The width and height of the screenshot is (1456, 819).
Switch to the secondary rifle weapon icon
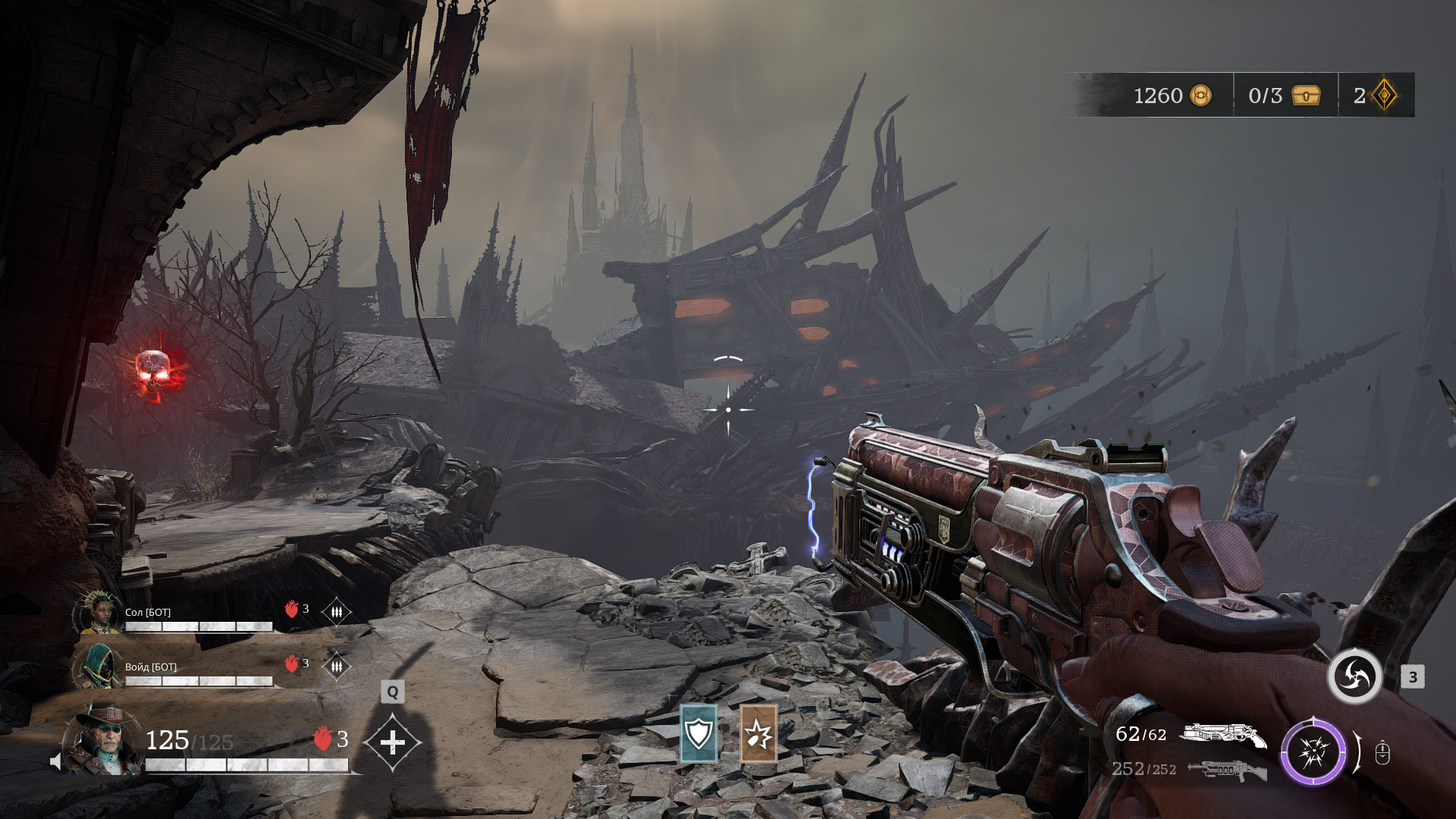pyautogui.click(x=1226, y=770)
